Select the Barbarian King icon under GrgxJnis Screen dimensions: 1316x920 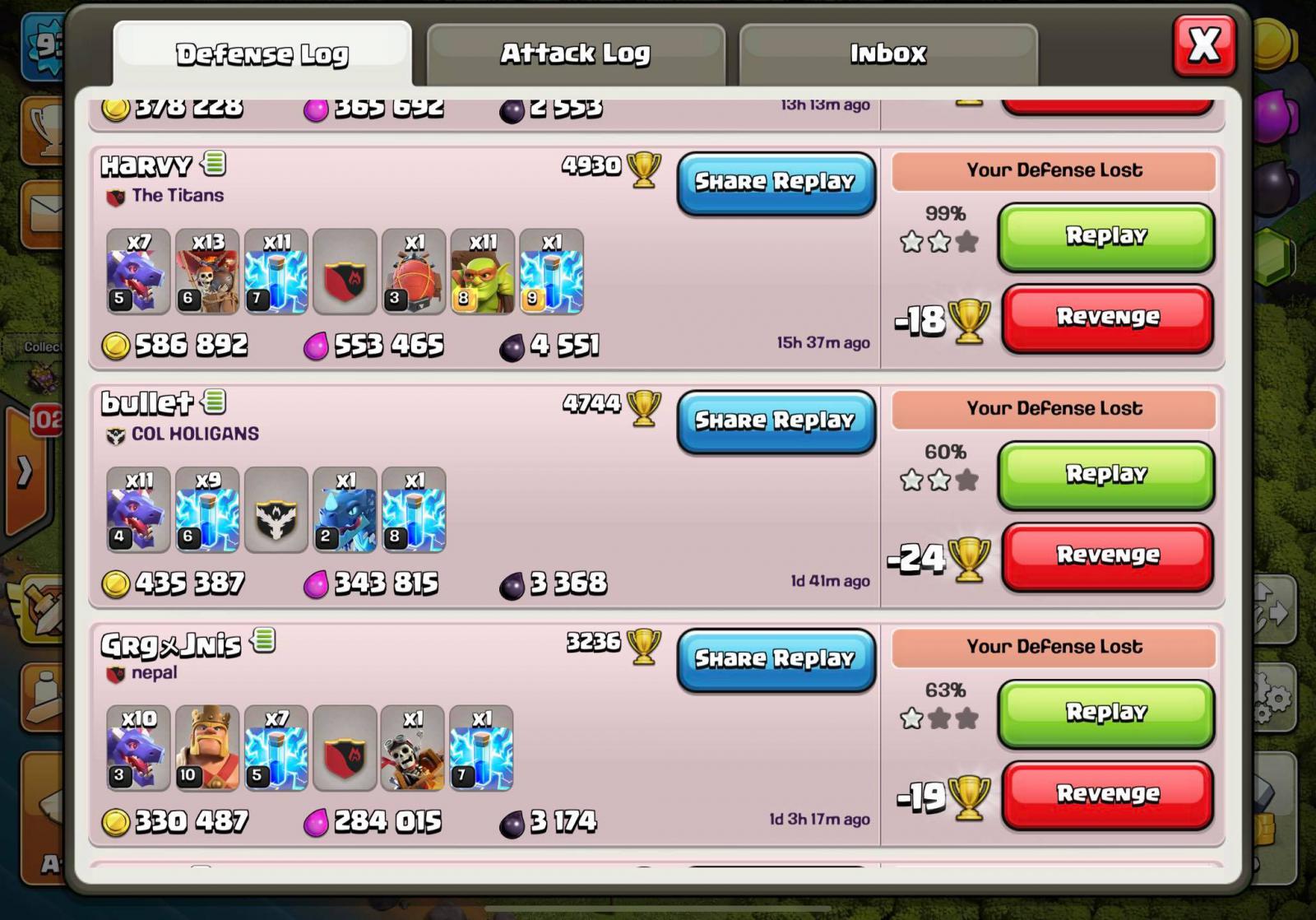point(206,749)
